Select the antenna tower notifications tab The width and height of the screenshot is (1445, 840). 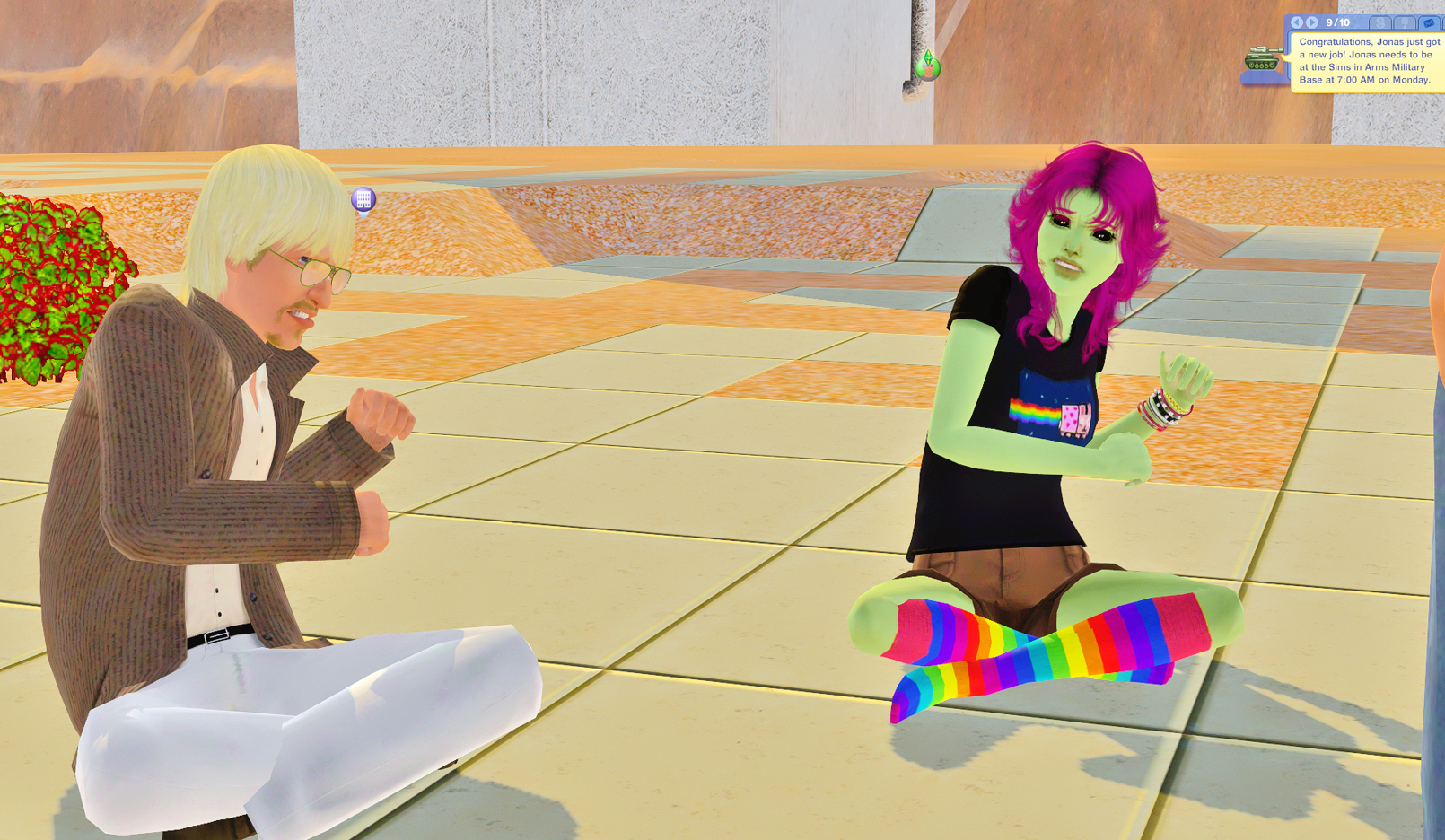1406,22
